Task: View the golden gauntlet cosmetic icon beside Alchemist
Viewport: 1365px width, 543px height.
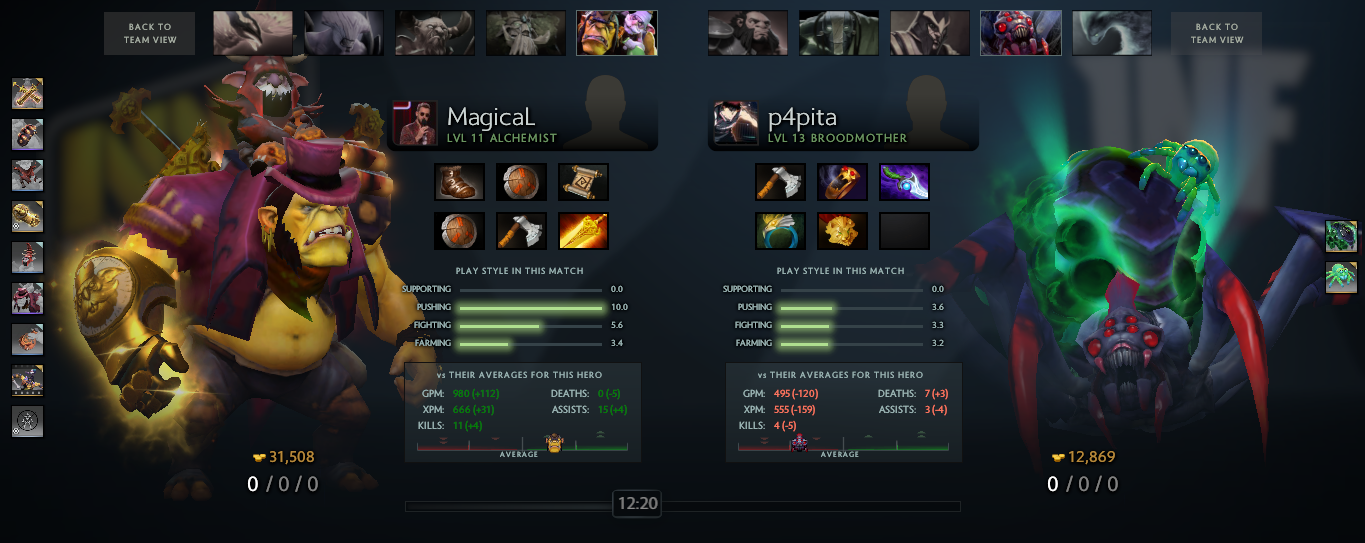Action: click(27, 216)
